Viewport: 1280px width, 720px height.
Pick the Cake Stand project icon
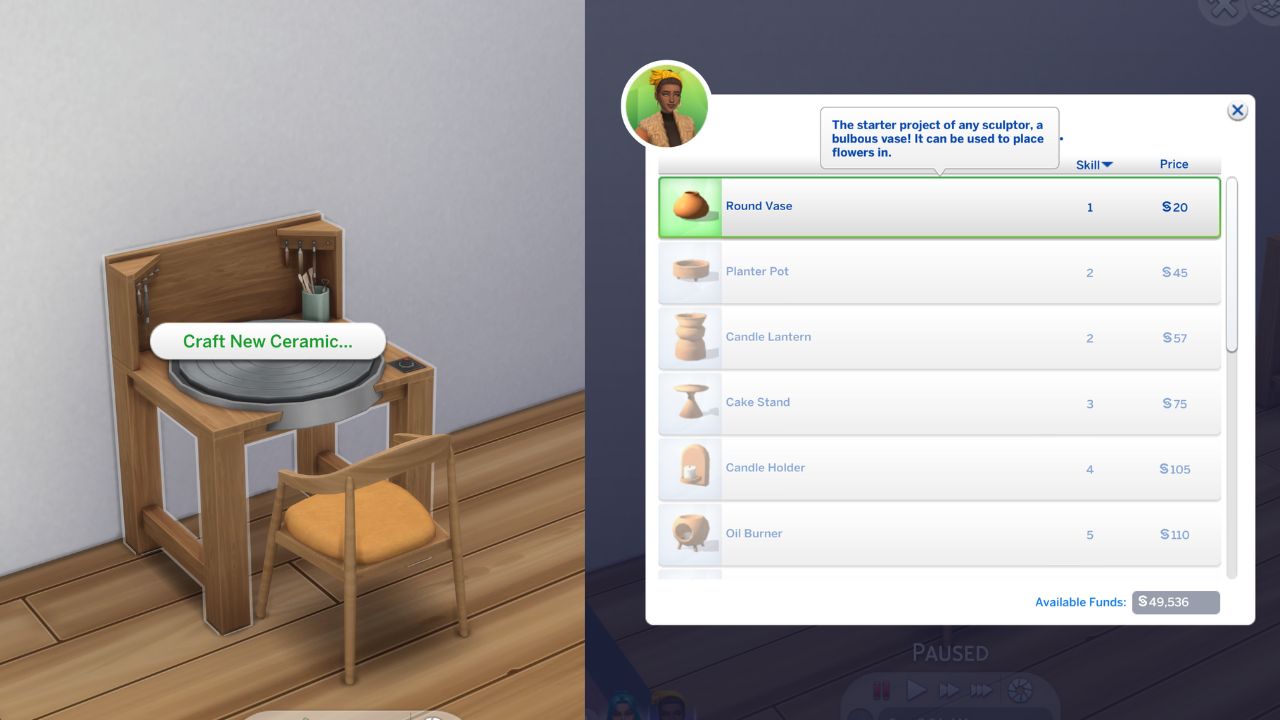click(x=689, y=402)
